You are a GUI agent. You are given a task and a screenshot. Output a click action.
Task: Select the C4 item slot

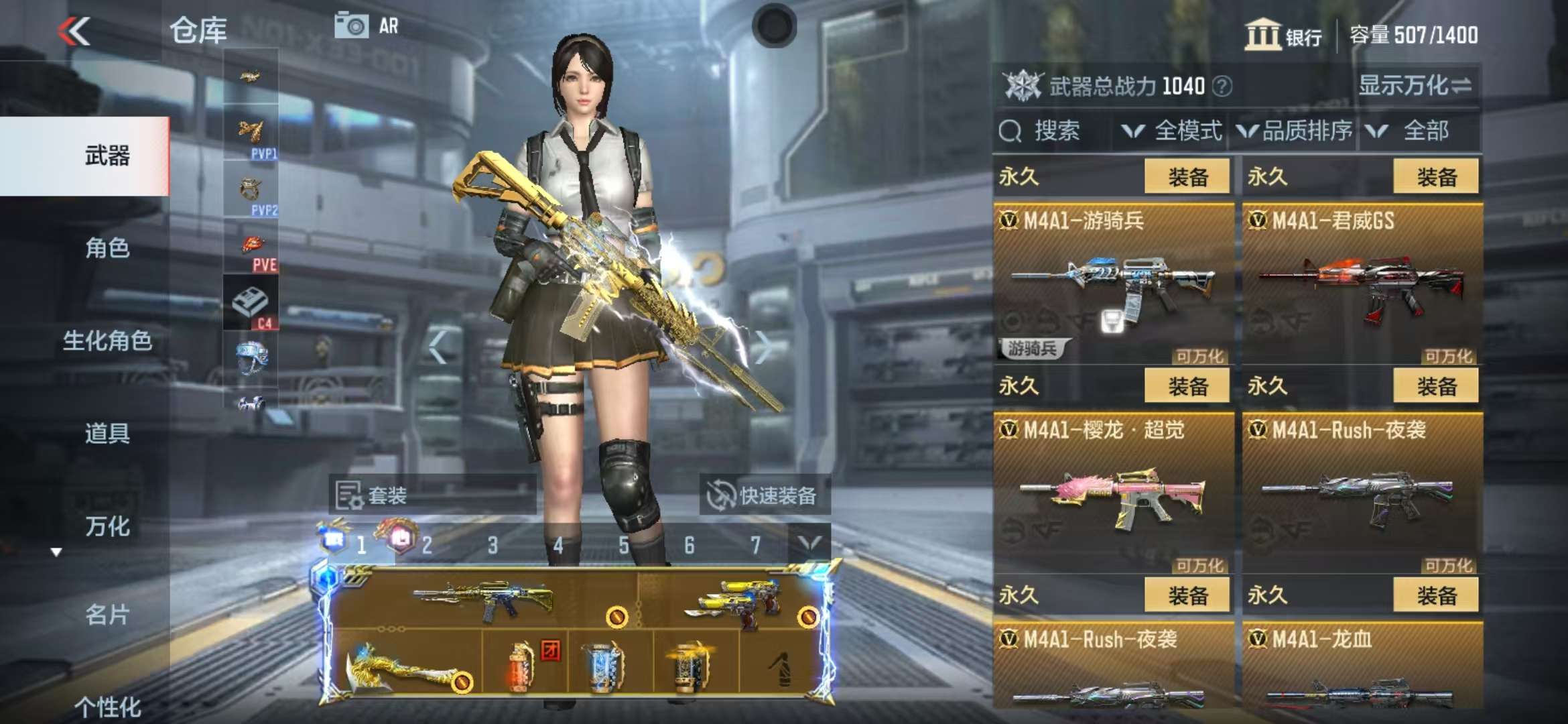click(251, 304)
